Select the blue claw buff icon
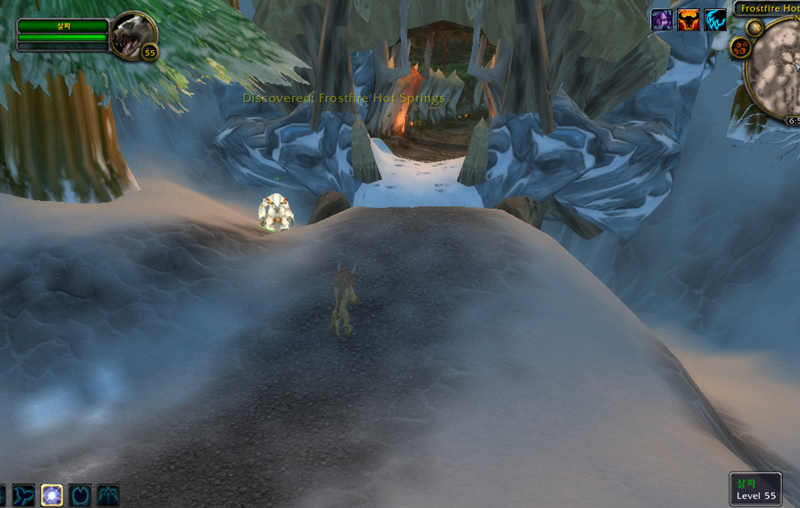The width and height of the screenshot is (800, 508). point(714,20)
